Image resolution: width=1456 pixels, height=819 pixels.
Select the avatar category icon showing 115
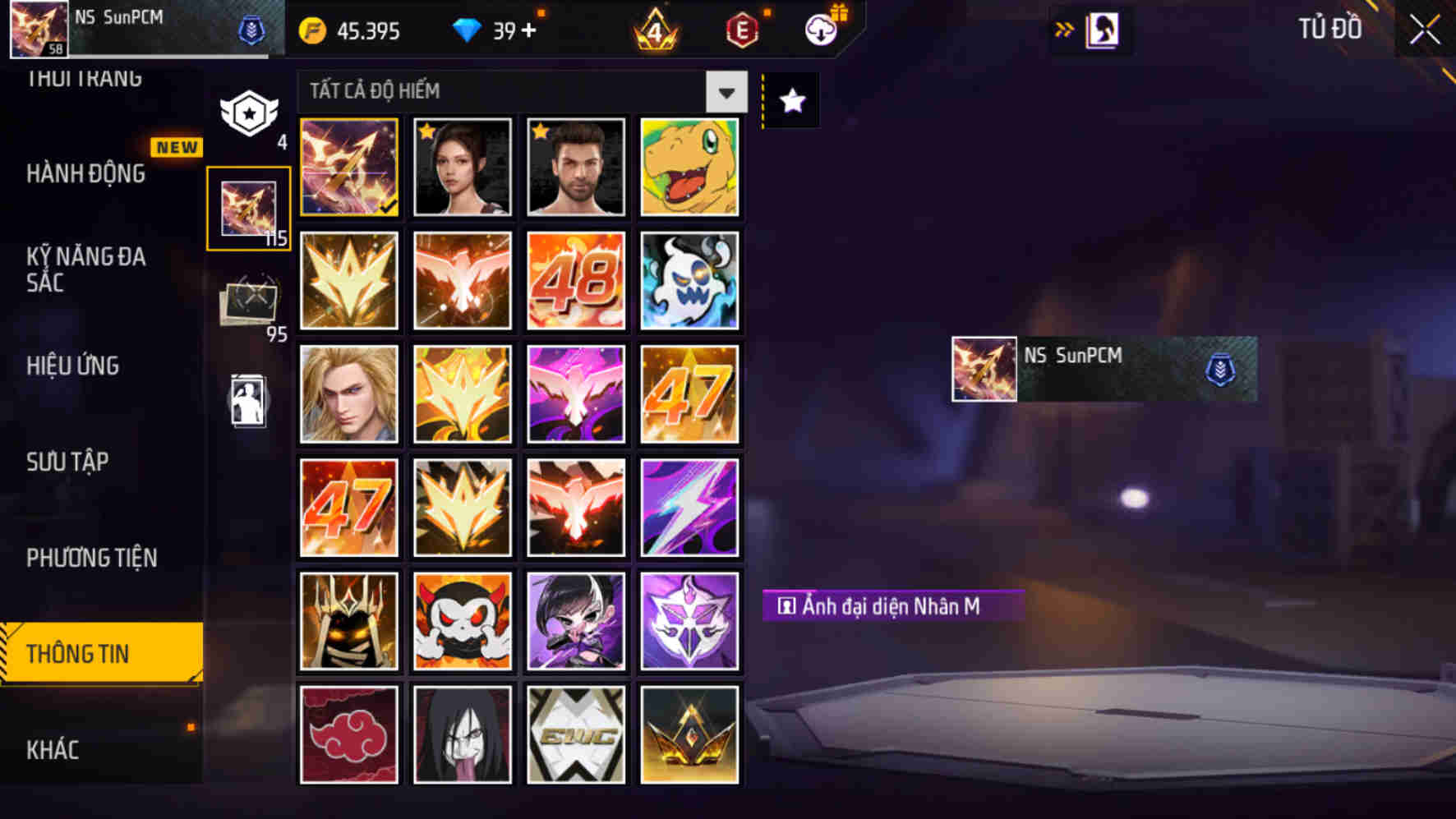249,207
